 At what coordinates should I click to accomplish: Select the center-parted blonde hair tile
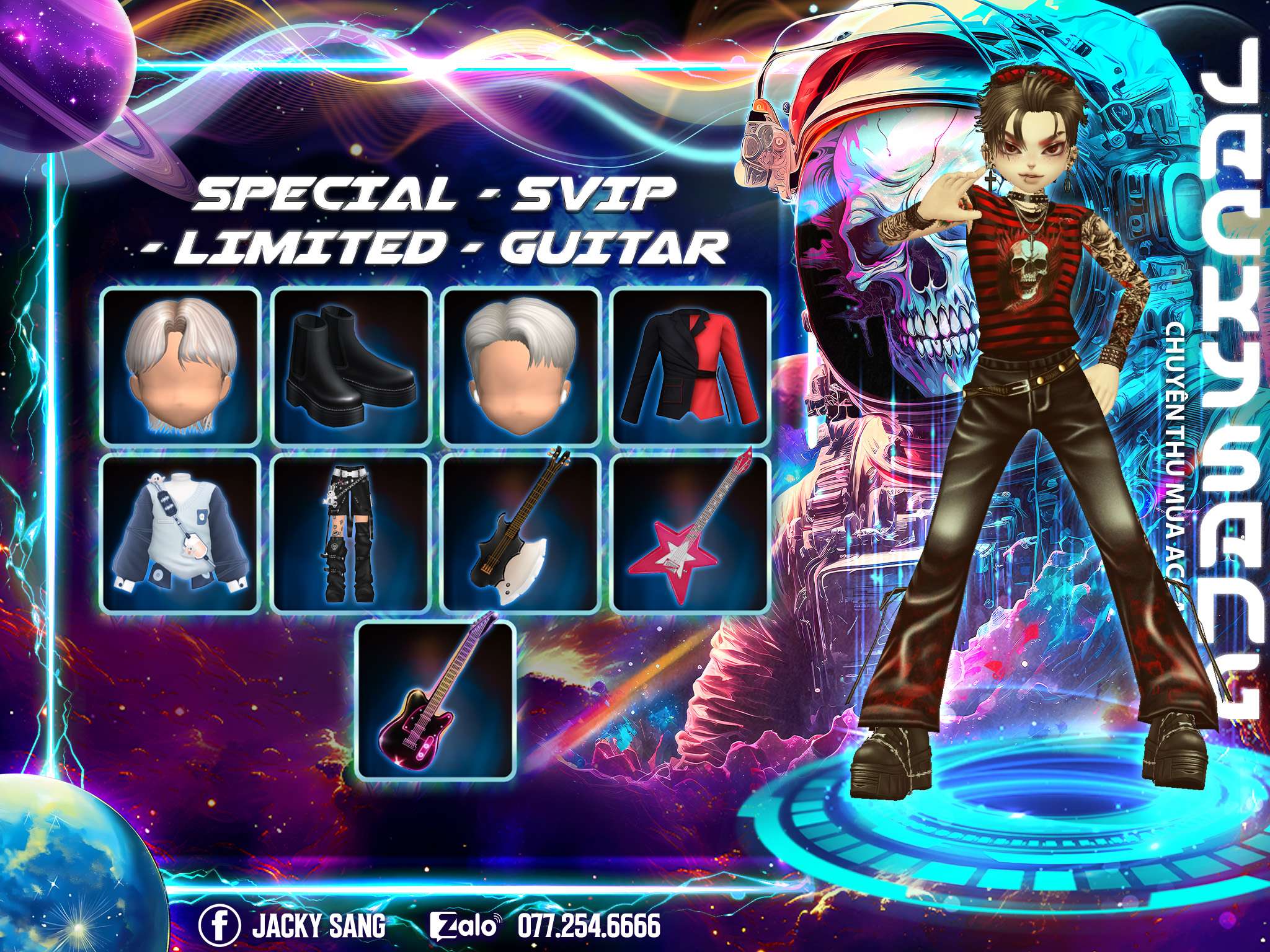point(180,366)
